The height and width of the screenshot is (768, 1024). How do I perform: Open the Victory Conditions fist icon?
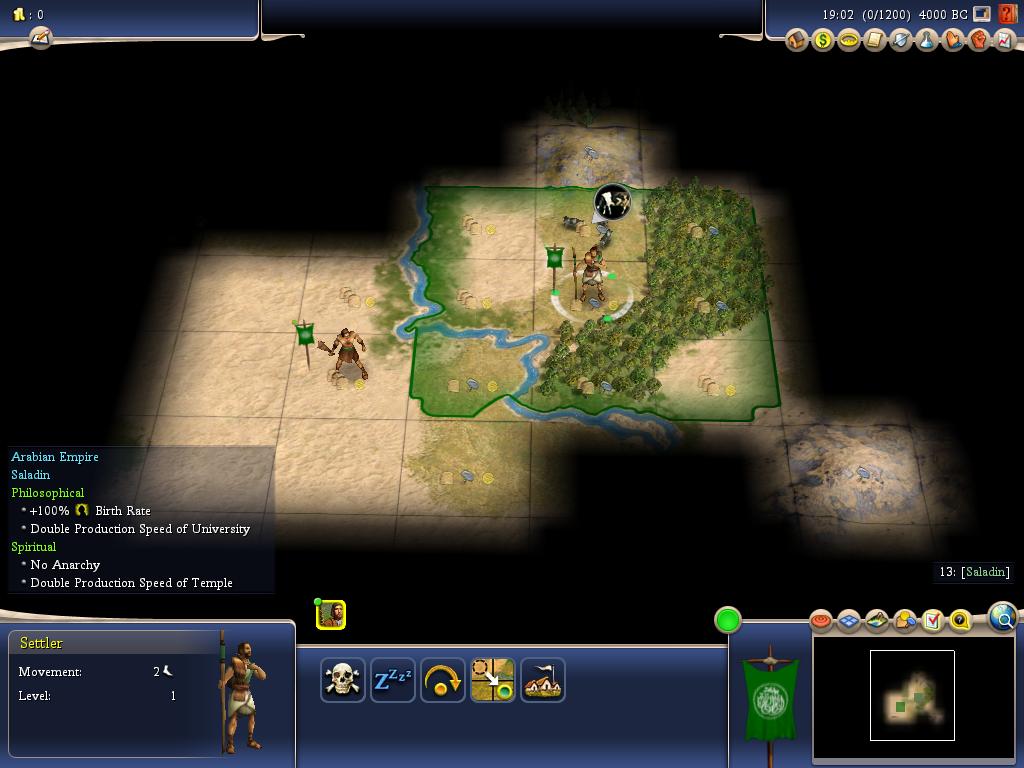(x=979, y=41)
